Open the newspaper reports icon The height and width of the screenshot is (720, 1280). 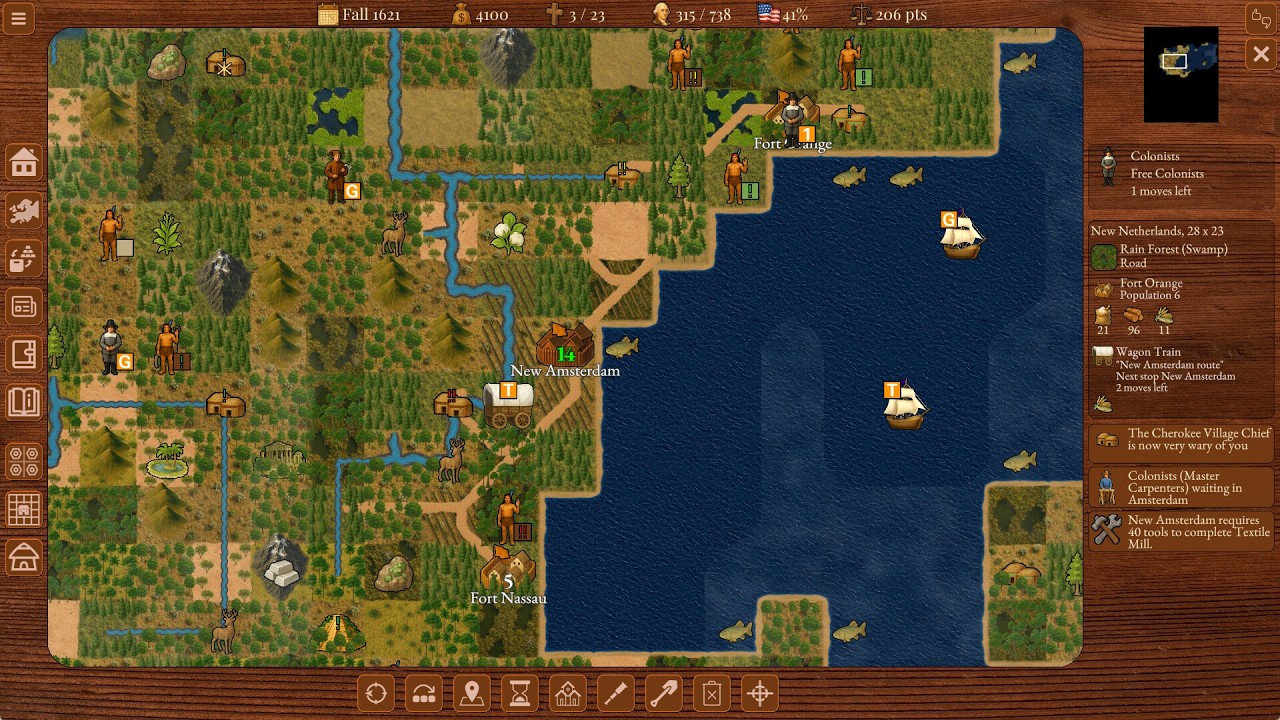pyautogui.click(x=24, y=305)
